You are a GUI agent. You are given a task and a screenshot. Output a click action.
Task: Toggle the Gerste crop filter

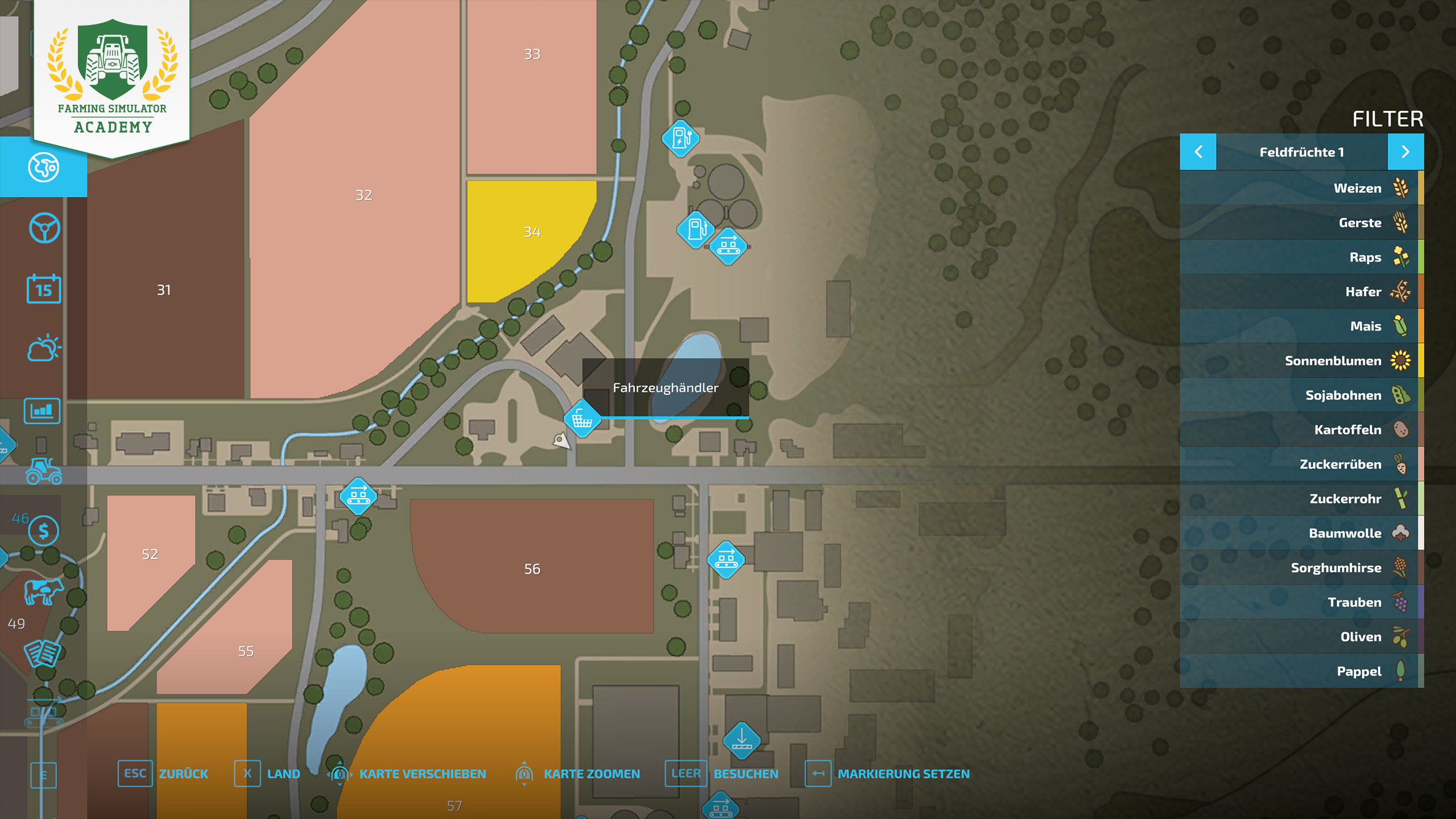(x=1301, y=223)
